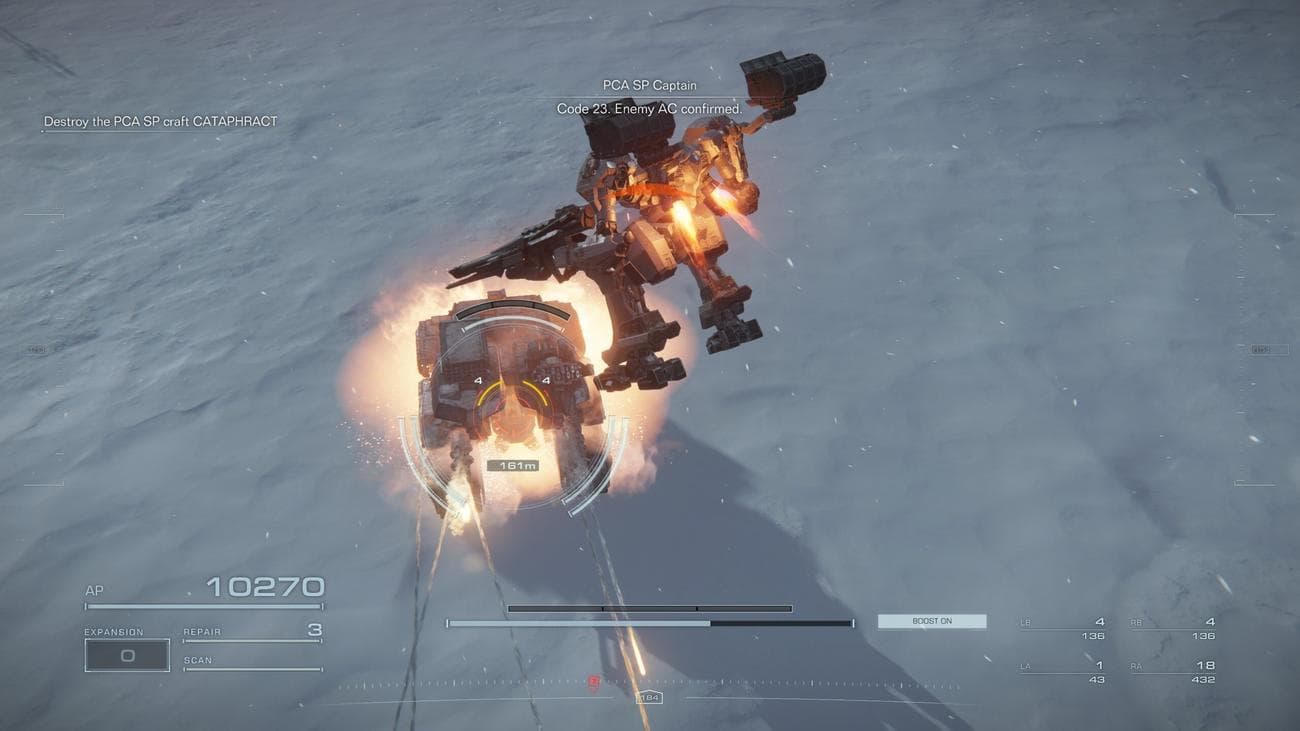The width and height of the screenshot is (1300, 731).
Task: Click the red enemy marker on the compass
Action: click(x=592, y=680)
